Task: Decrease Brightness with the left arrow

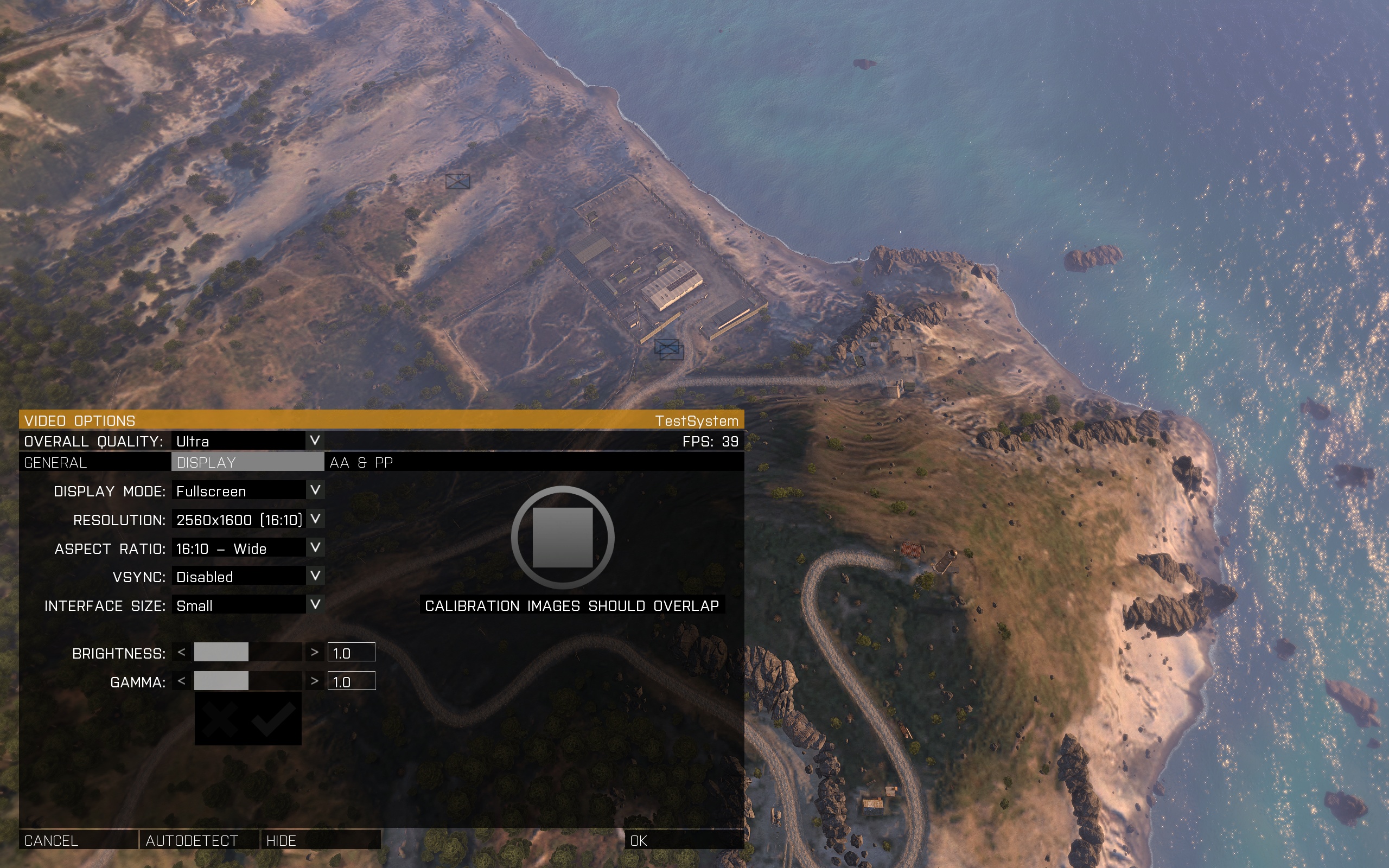Action: [182, 652]
